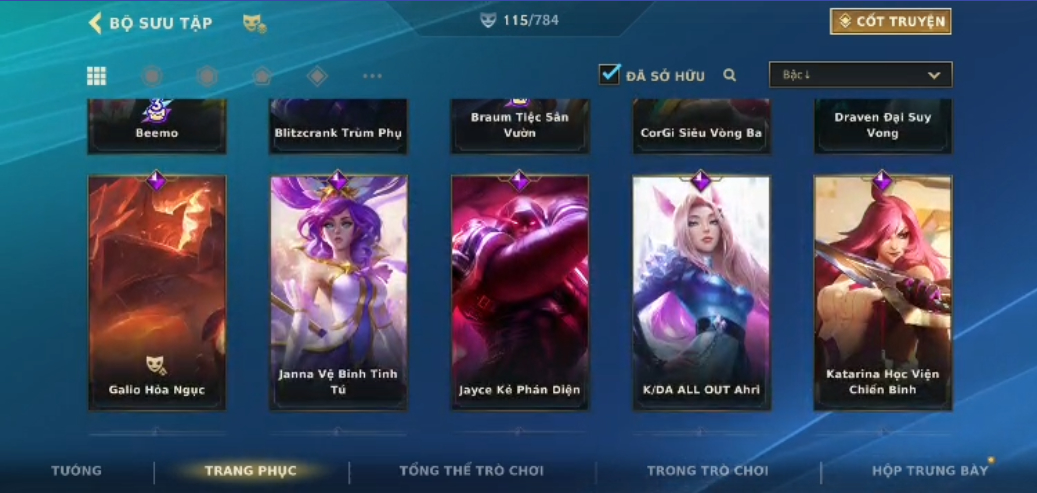
Task: Select the K/DA ALL OUT Ahri skin
Action: pos(701,292)
